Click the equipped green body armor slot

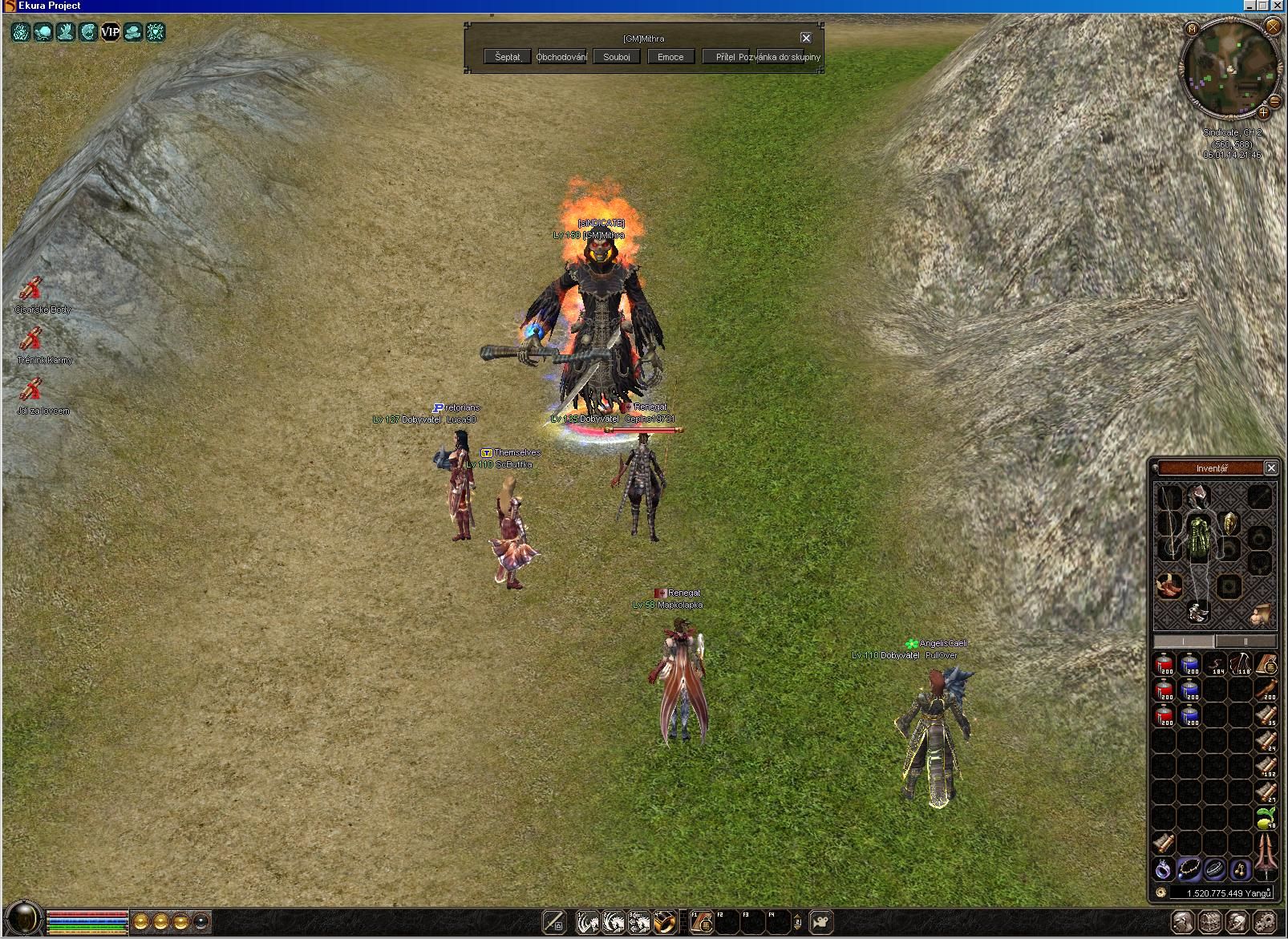(x=1197, y=535)
